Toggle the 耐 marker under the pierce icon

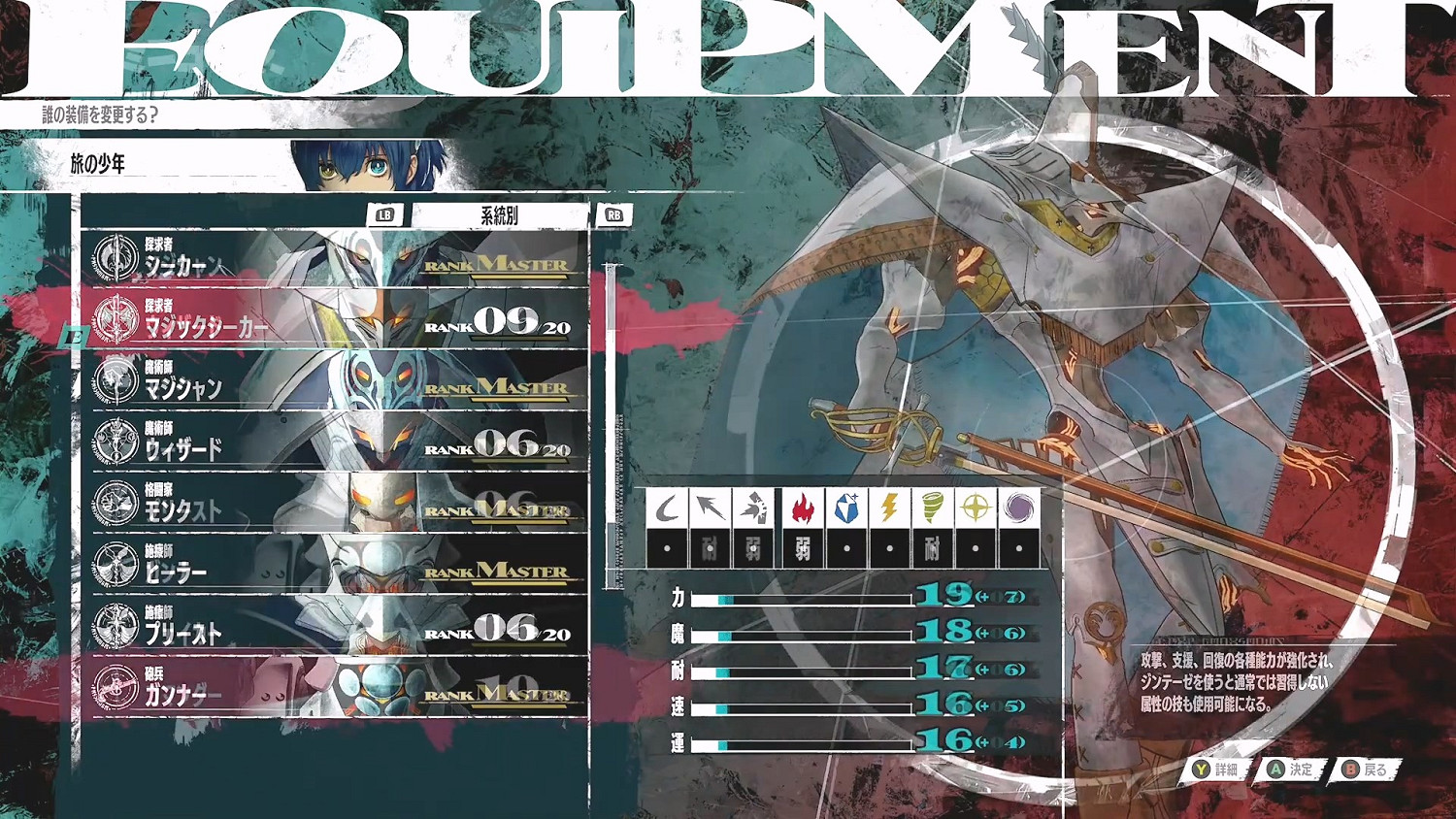pos(707,548)
